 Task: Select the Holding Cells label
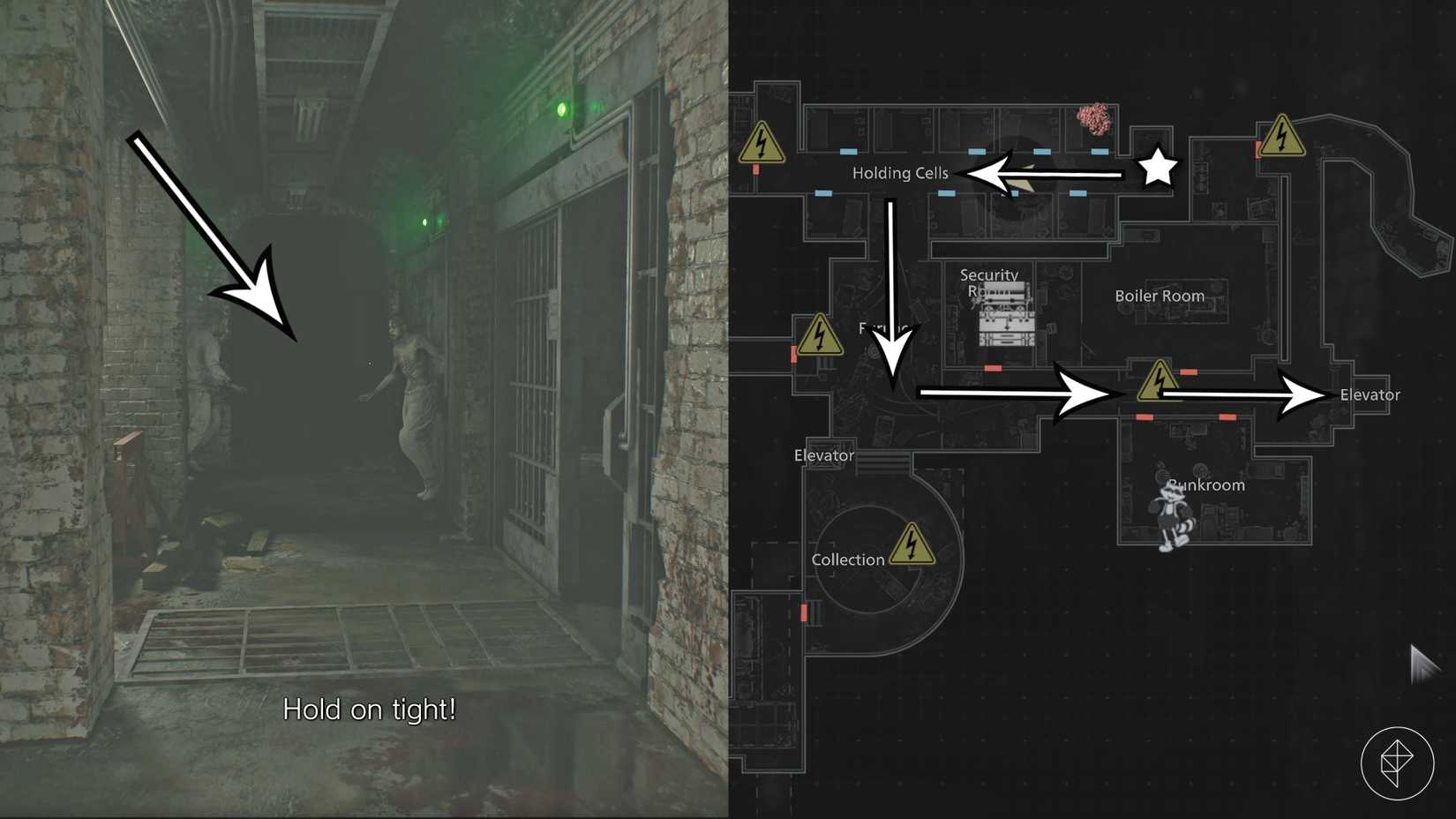pos(899,173)
